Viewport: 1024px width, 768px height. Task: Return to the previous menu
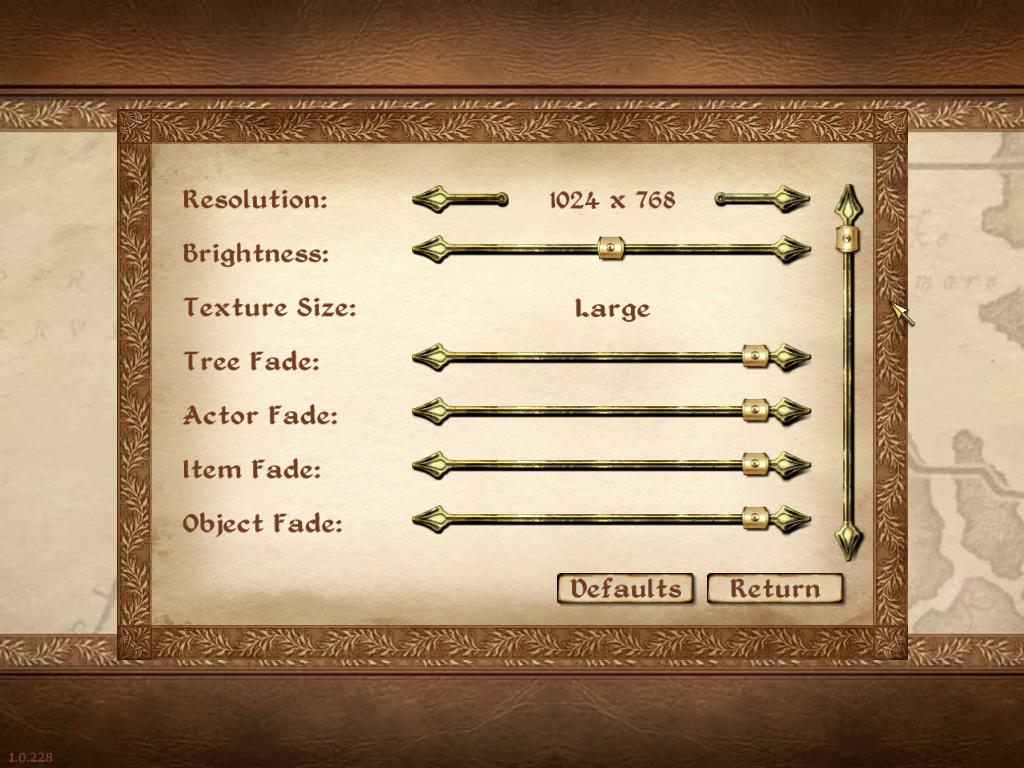click(x=774, y=589)
